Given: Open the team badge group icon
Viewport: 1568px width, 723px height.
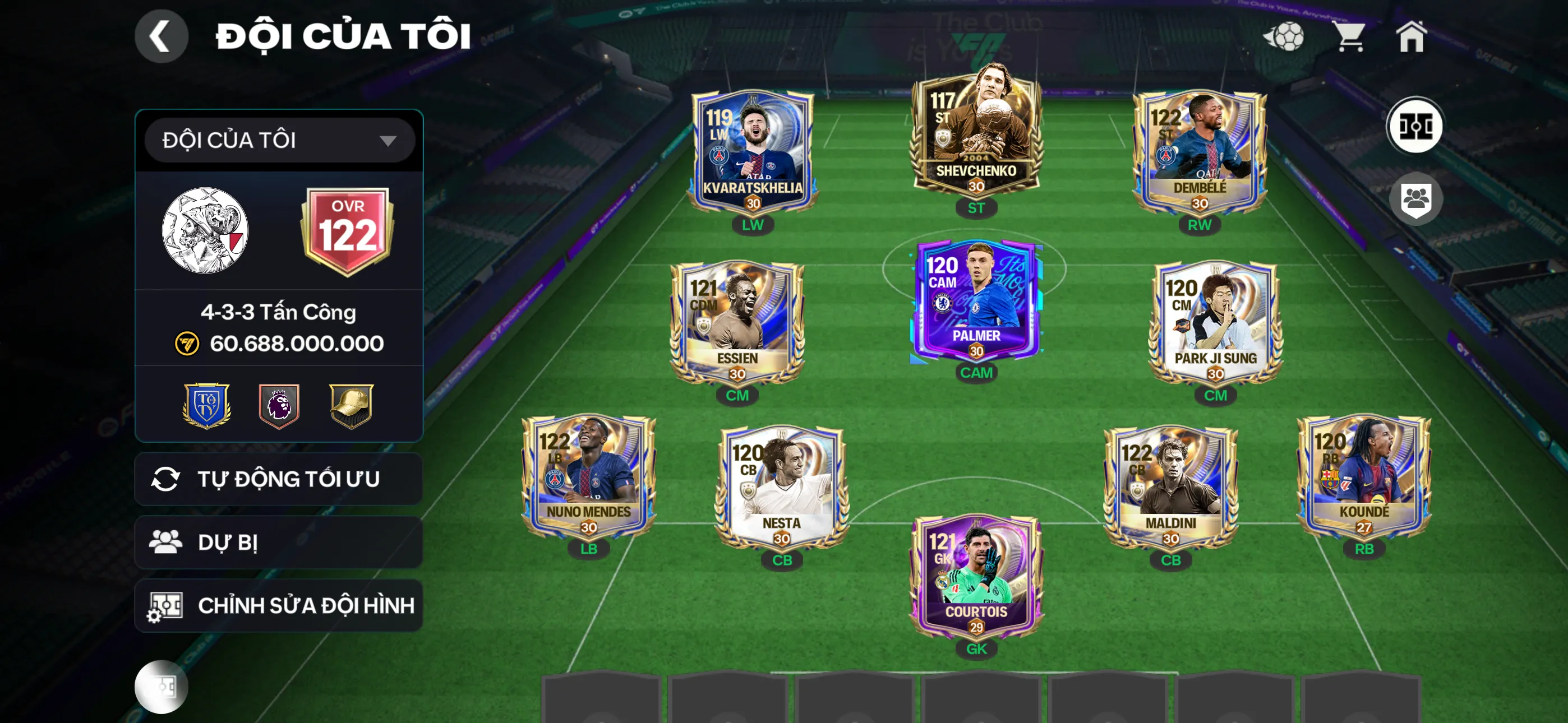Looking at the screenshot, I should [1414, 199].
